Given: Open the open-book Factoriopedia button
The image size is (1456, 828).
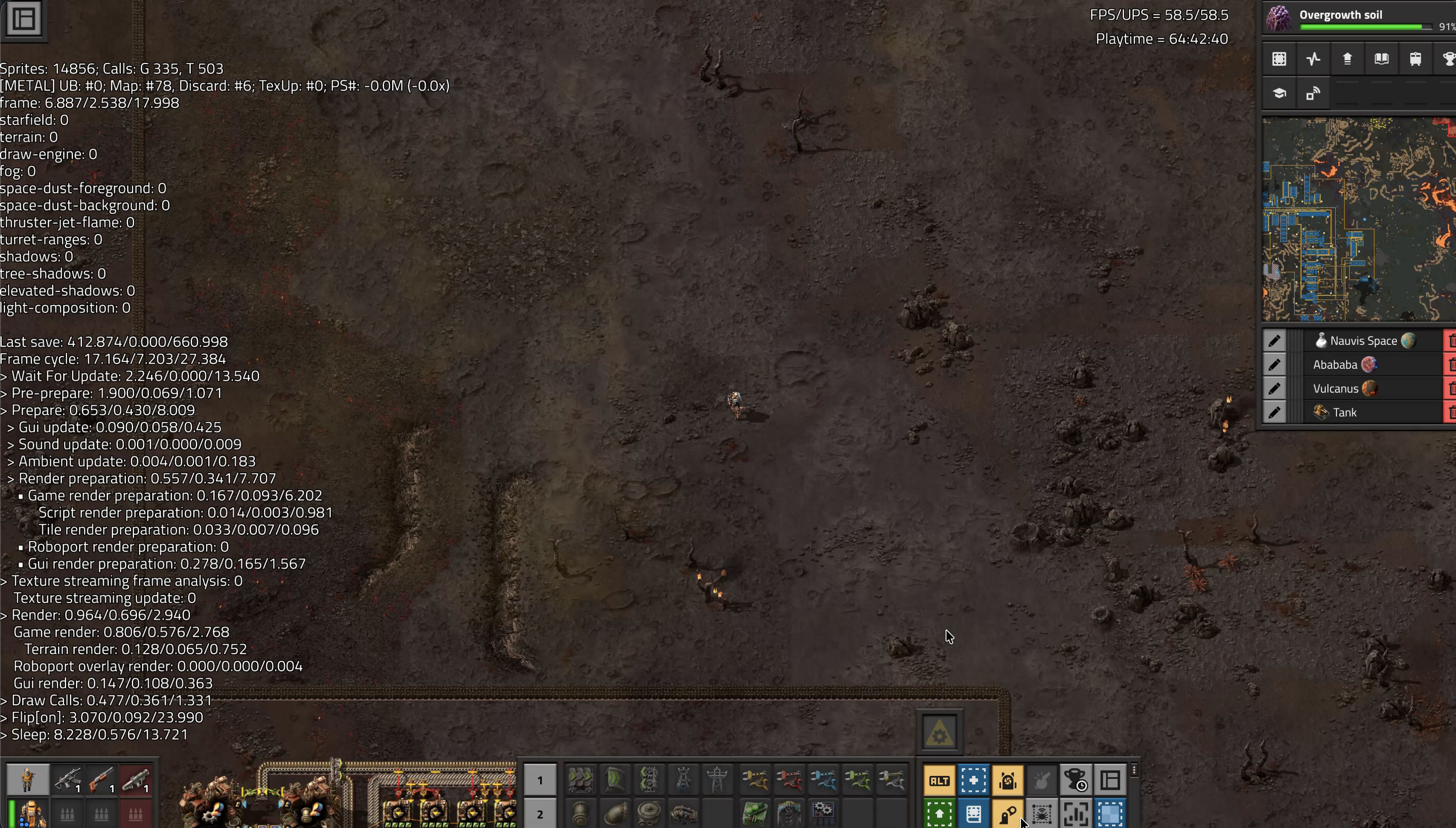Looking at the screenshot, I should (1381, 59).
